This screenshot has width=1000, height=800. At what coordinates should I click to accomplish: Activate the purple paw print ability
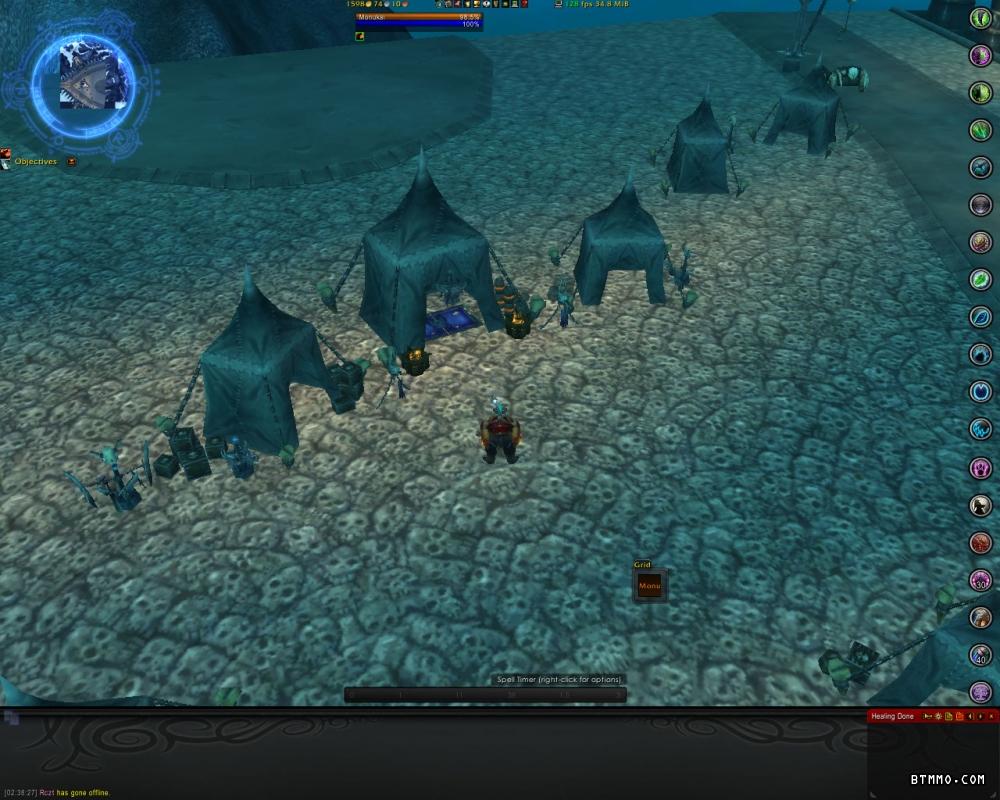coord(981,468)
